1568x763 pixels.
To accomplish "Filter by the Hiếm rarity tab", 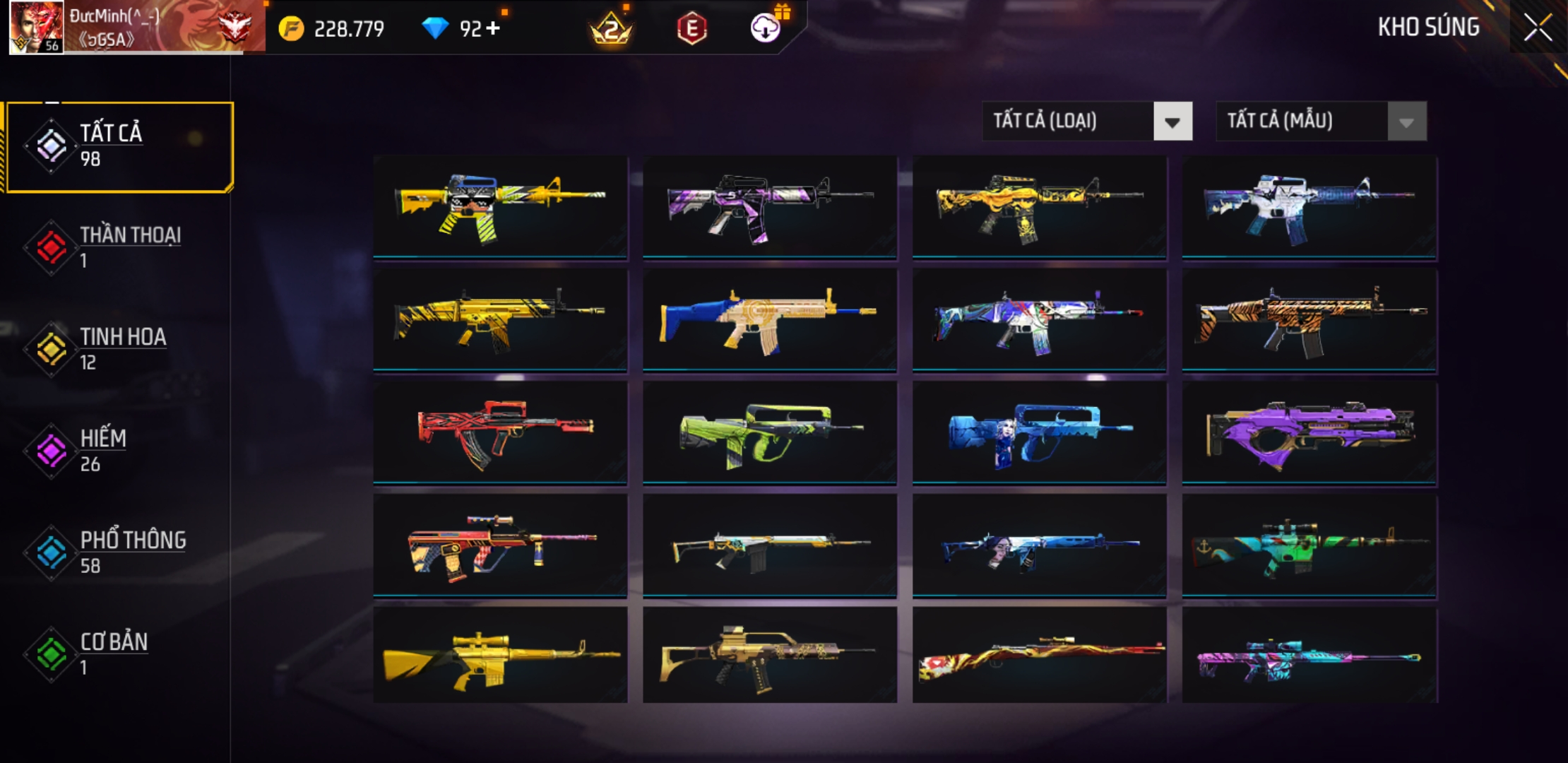I will click(x=120, y=451).
